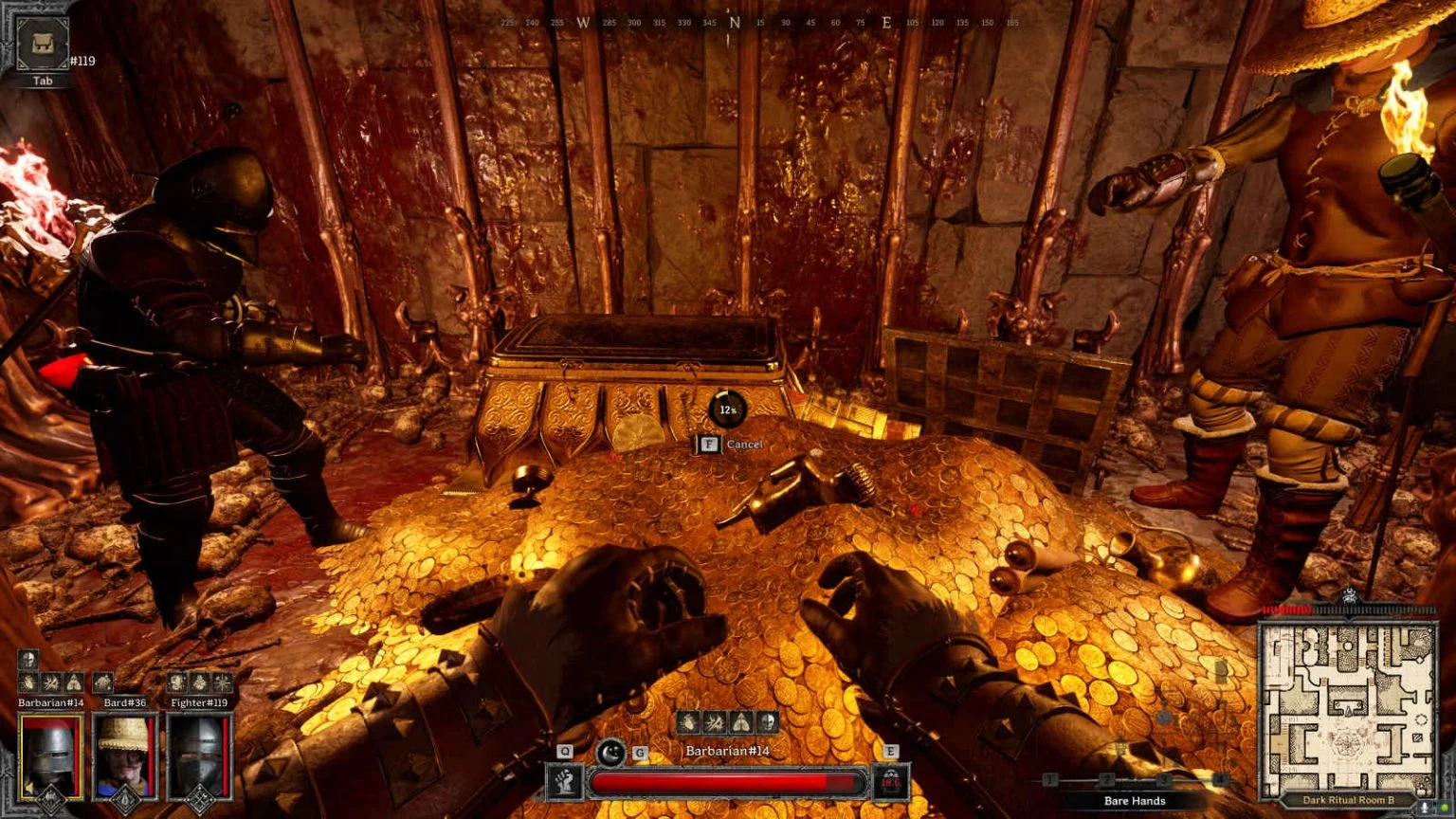Activate the raised fist skill slot
Image resolution: width=1456 pixels, height=819 pixels.
(x=565, y=783)
